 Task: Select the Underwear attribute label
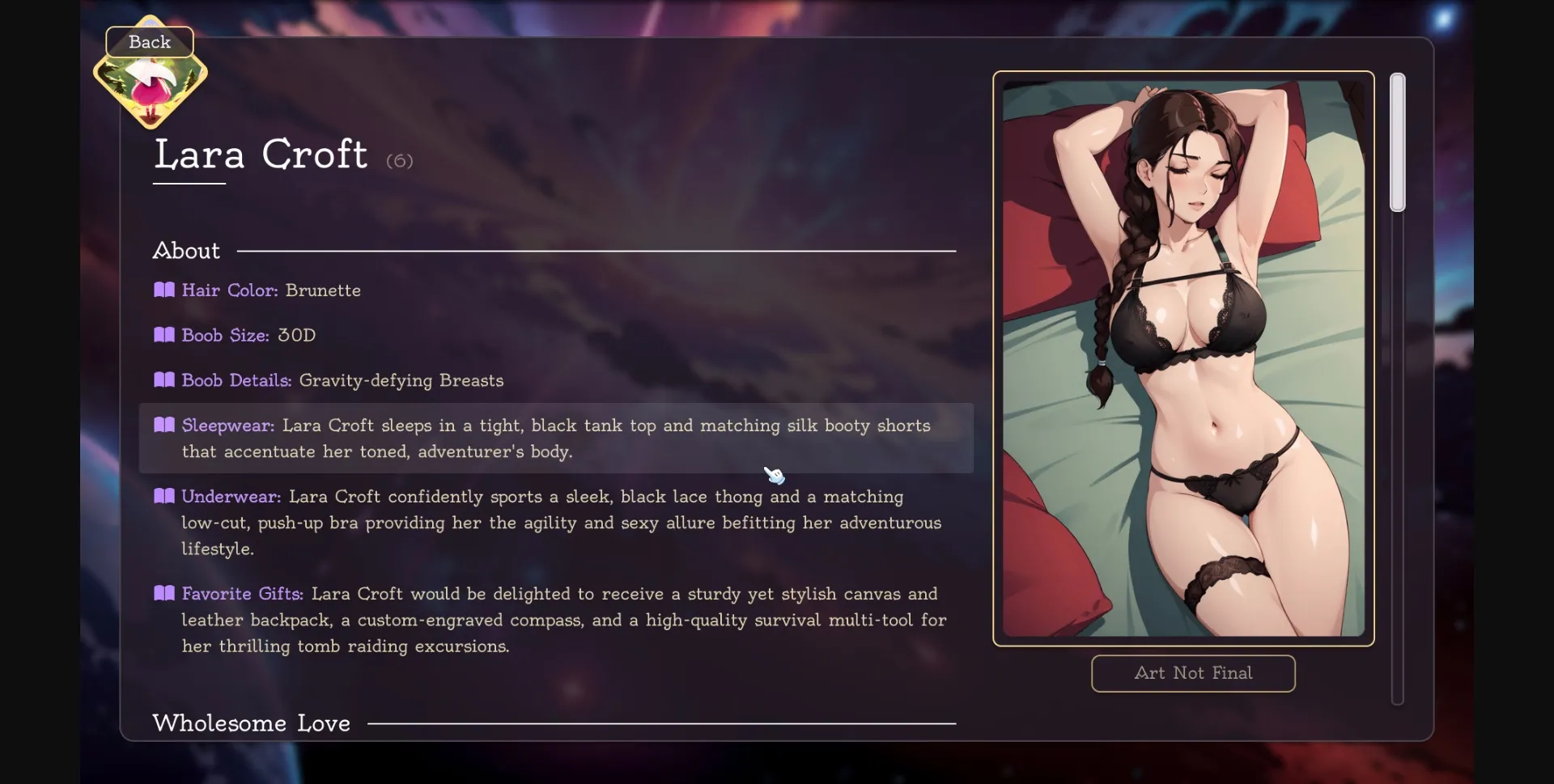(x=230, y=496)
